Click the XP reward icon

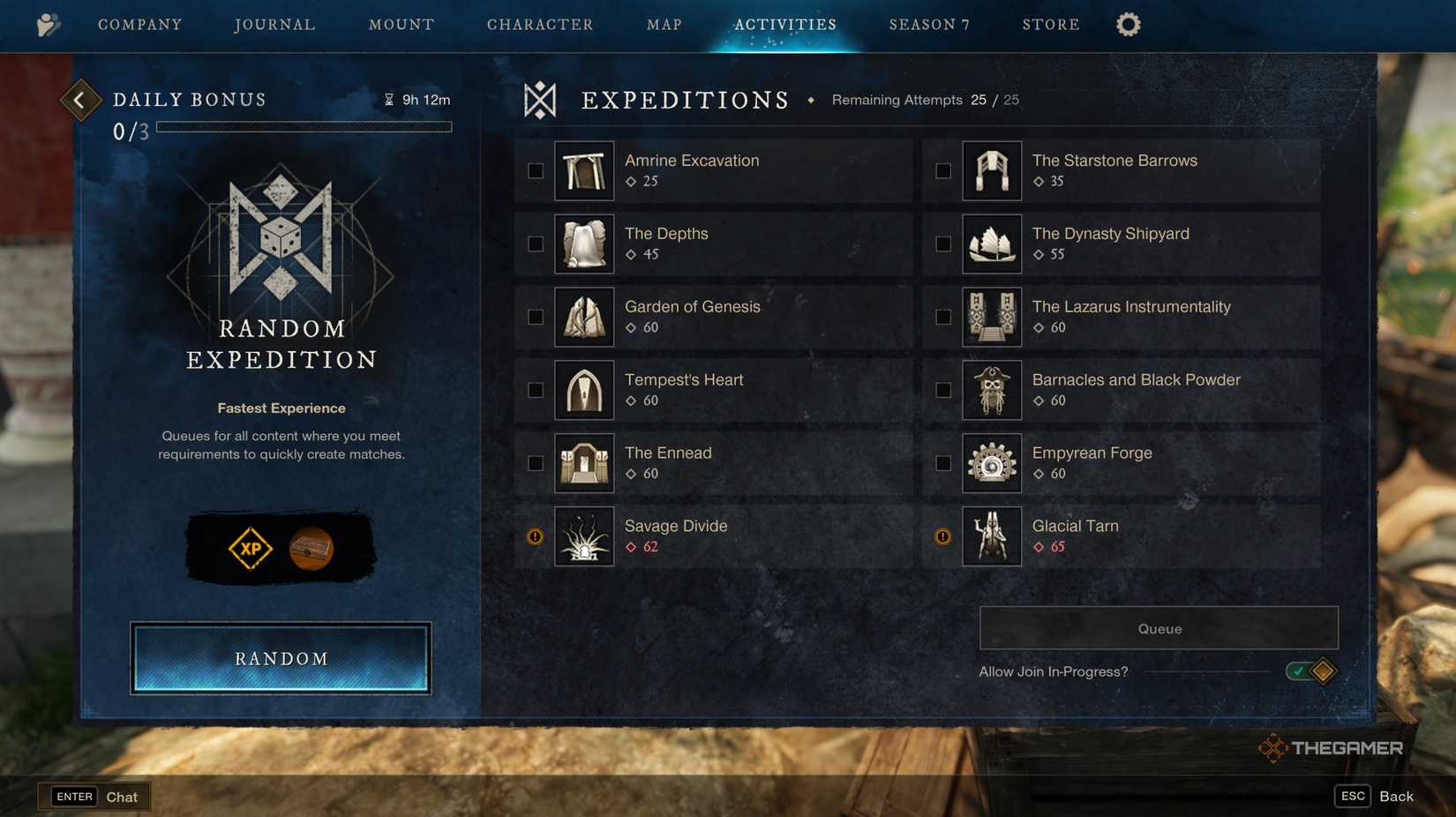249,547
